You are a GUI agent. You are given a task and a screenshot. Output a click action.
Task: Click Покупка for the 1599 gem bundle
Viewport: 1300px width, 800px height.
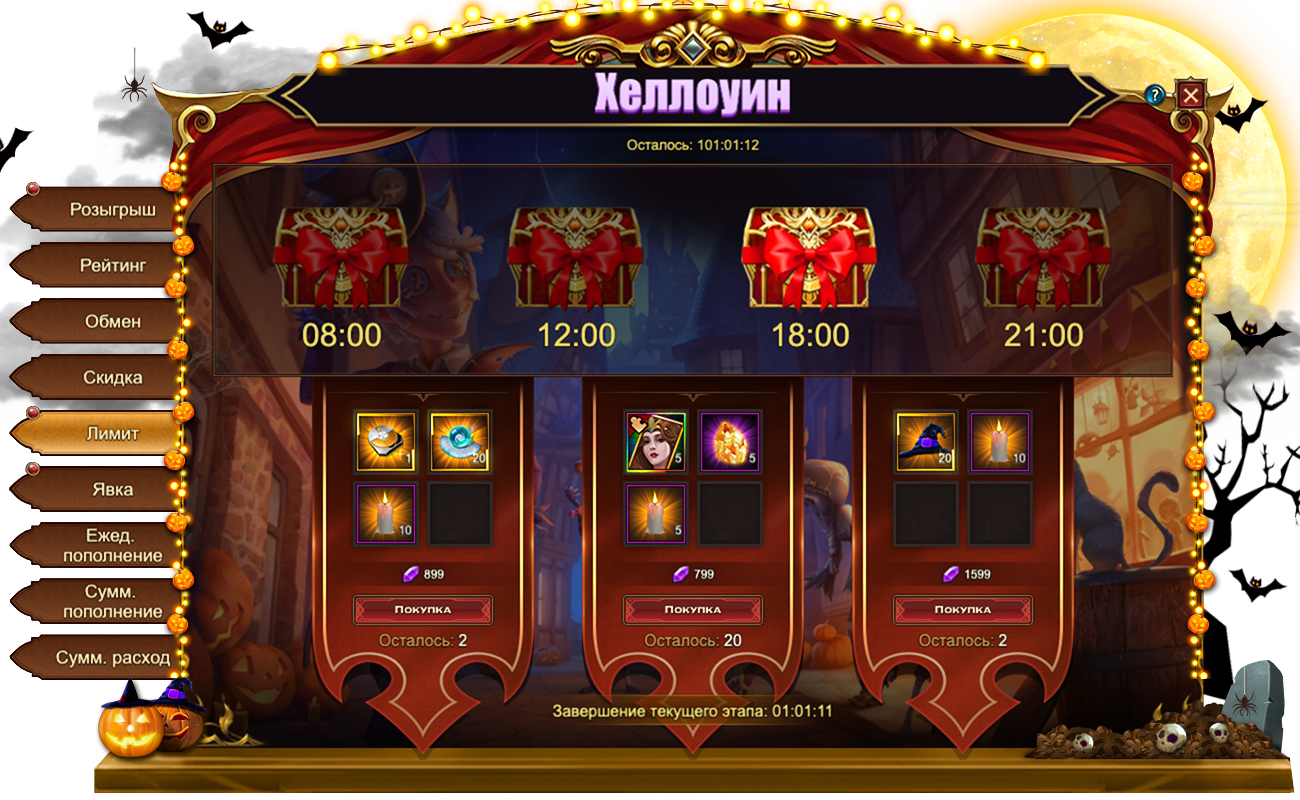click(x=963, y=609)
